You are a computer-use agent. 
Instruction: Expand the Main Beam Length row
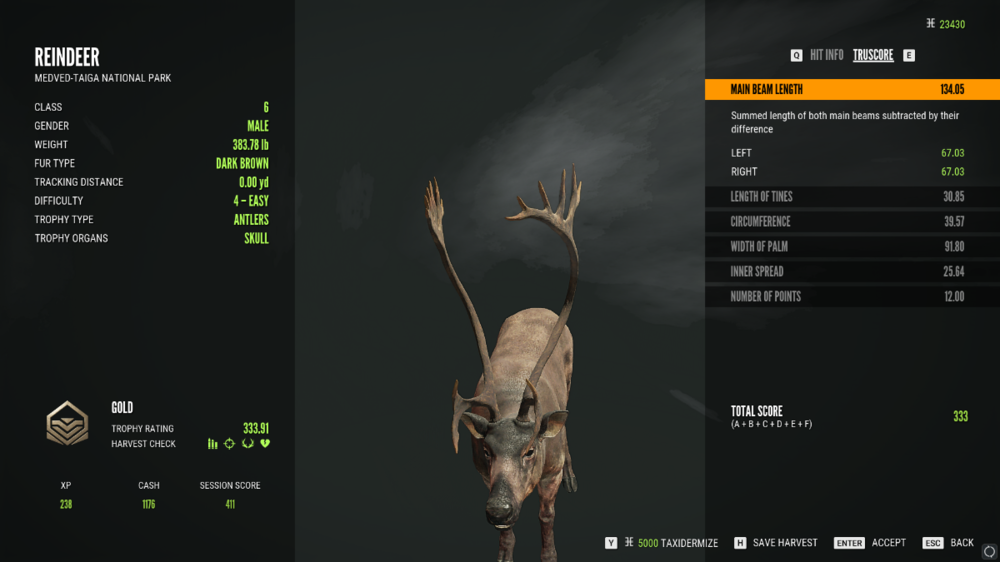(x=851, y=90)
